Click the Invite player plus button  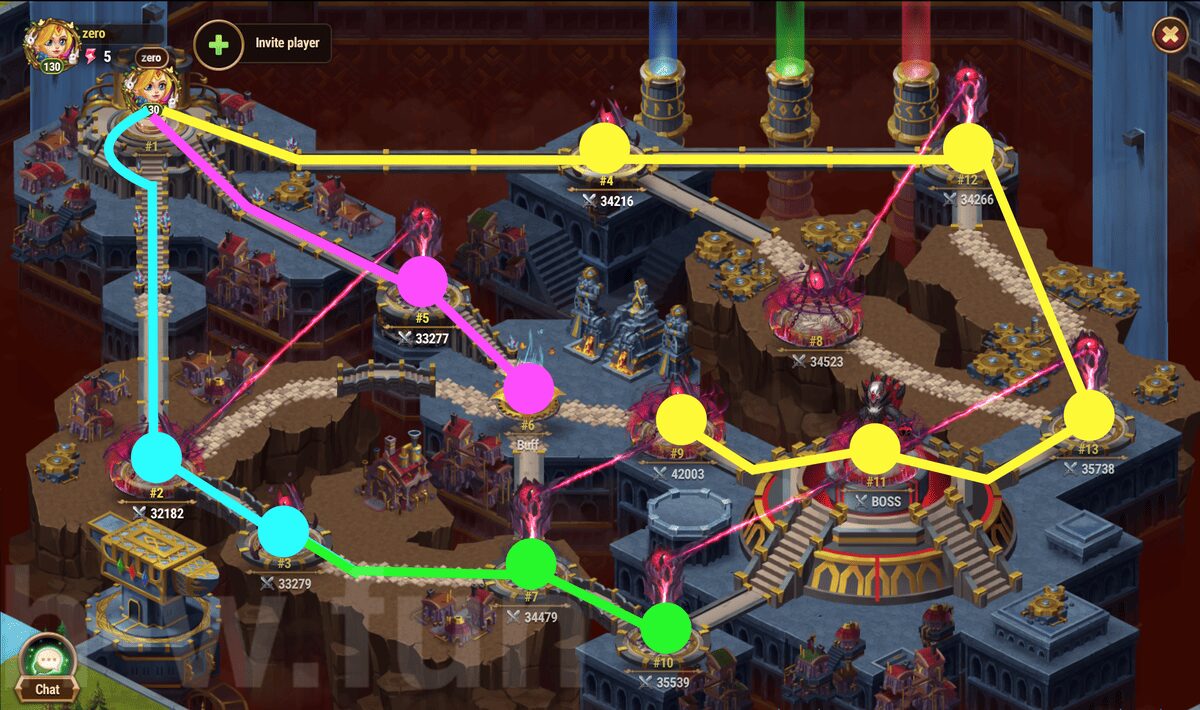[x=218, y=45]
